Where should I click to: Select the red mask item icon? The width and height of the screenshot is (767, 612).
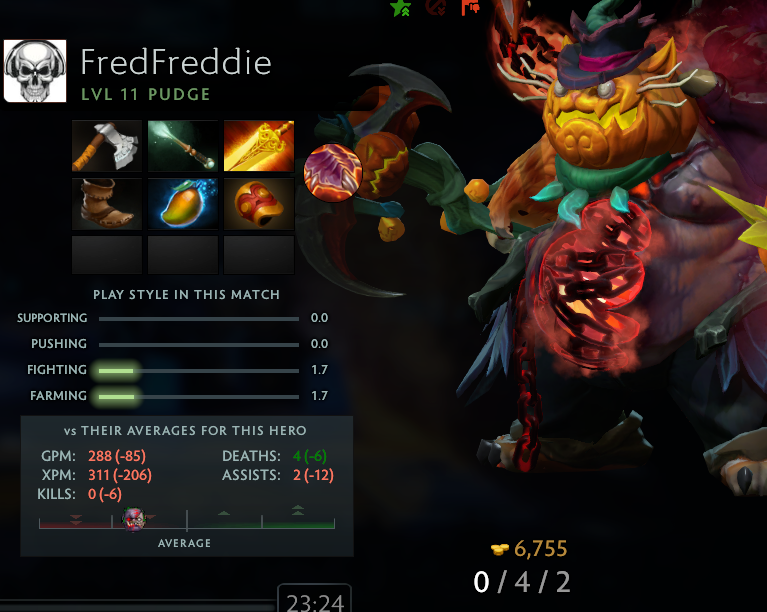(259, 203)
